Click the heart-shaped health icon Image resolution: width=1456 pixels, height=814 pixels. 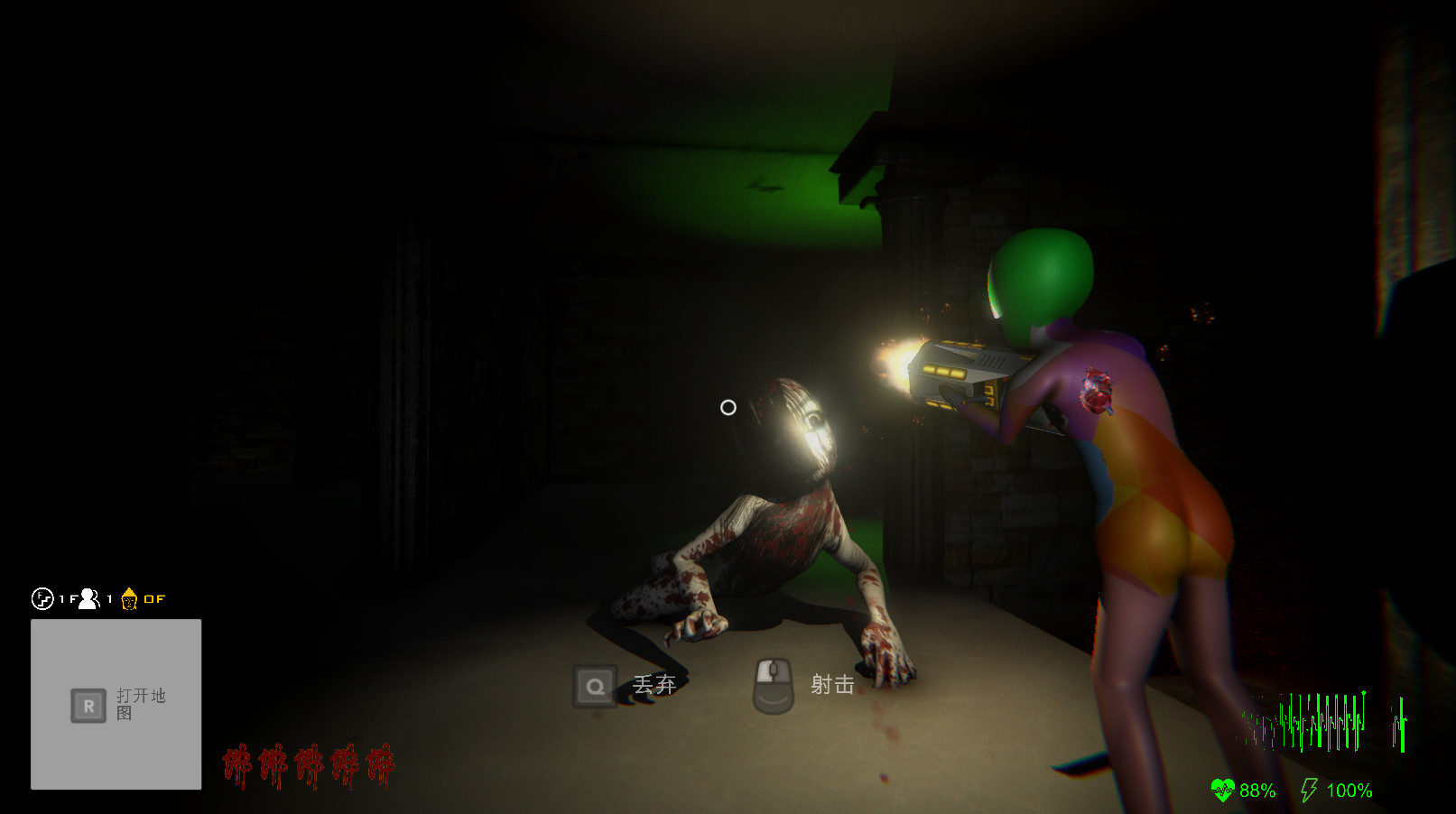click(x=1223, y=791)
